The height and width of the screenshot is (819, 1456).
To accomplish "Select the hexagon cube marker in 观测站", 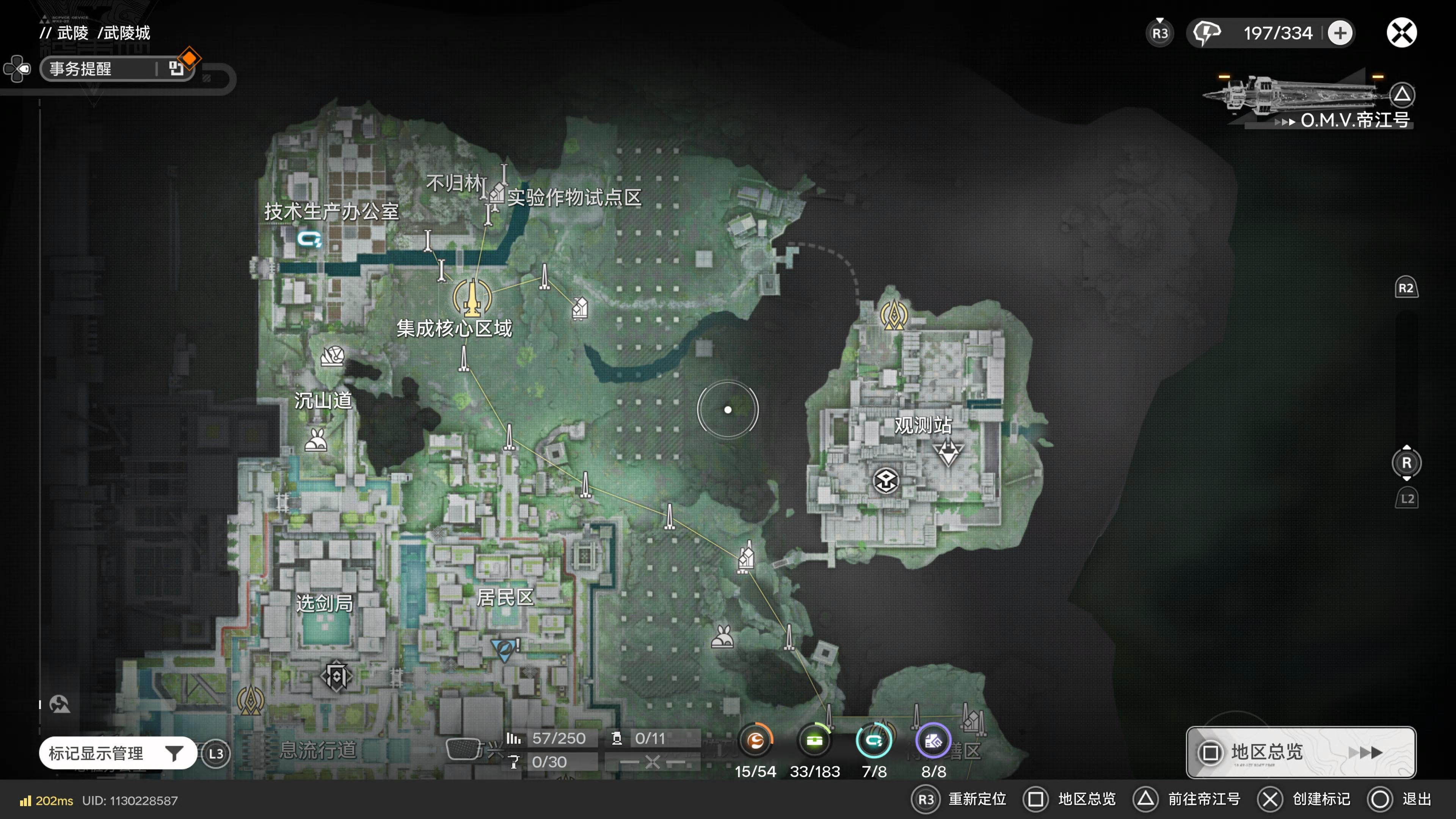I will pyautogui.click(x=886, y=481).
